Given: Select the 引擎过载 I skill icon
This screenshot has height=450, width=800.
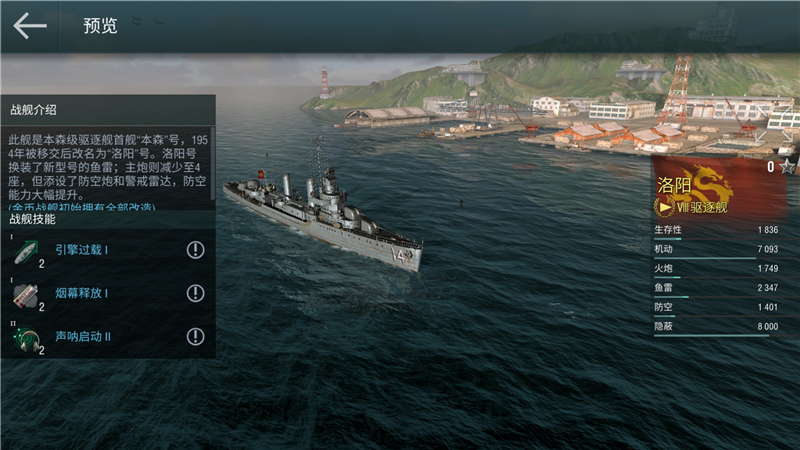Looking at the screenshot, I should pyautogui.click(x=28, y=251).
